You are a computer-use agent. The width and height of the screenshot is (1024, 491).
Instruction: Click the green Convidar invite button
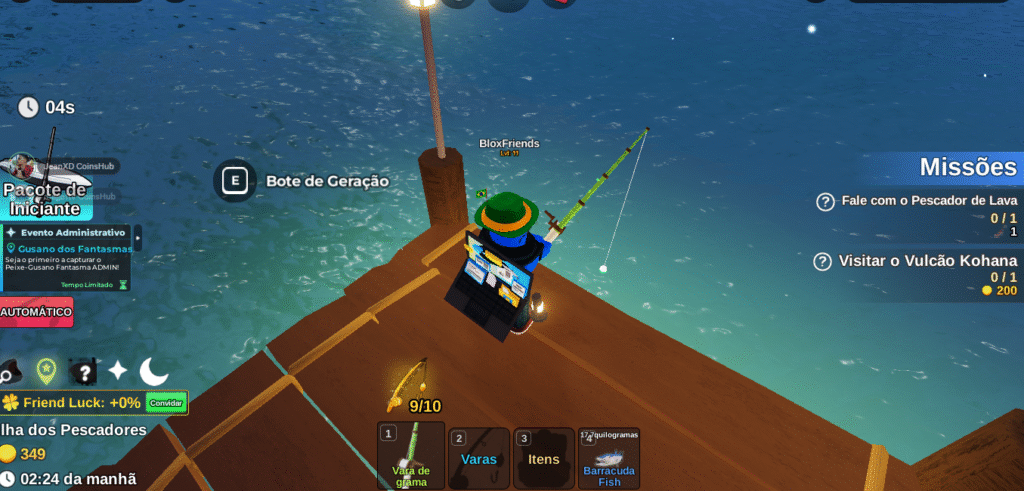point(166,402)
